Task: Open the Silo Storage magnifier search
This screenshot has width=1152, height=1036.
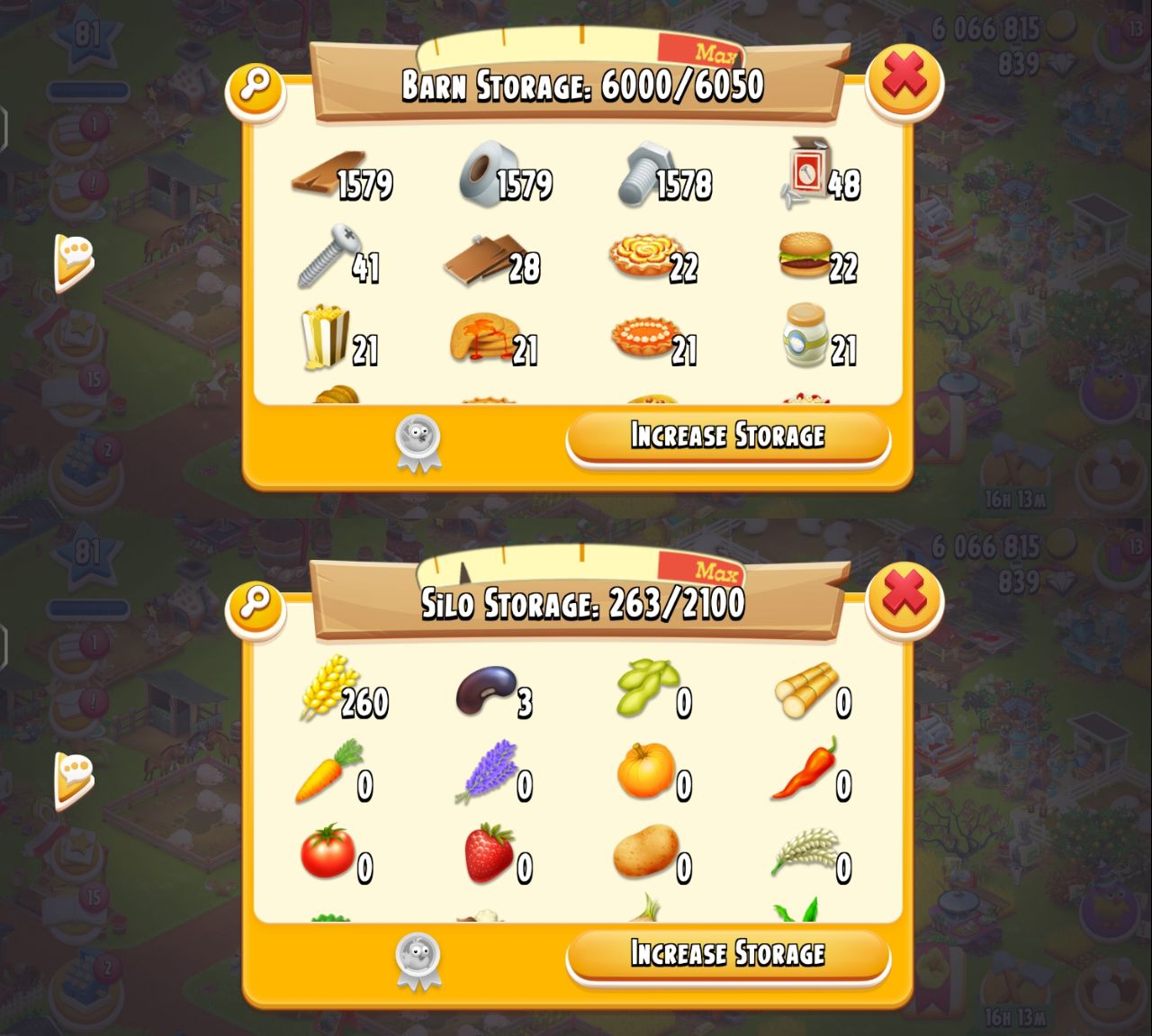Action: click(x=256, y=603)
